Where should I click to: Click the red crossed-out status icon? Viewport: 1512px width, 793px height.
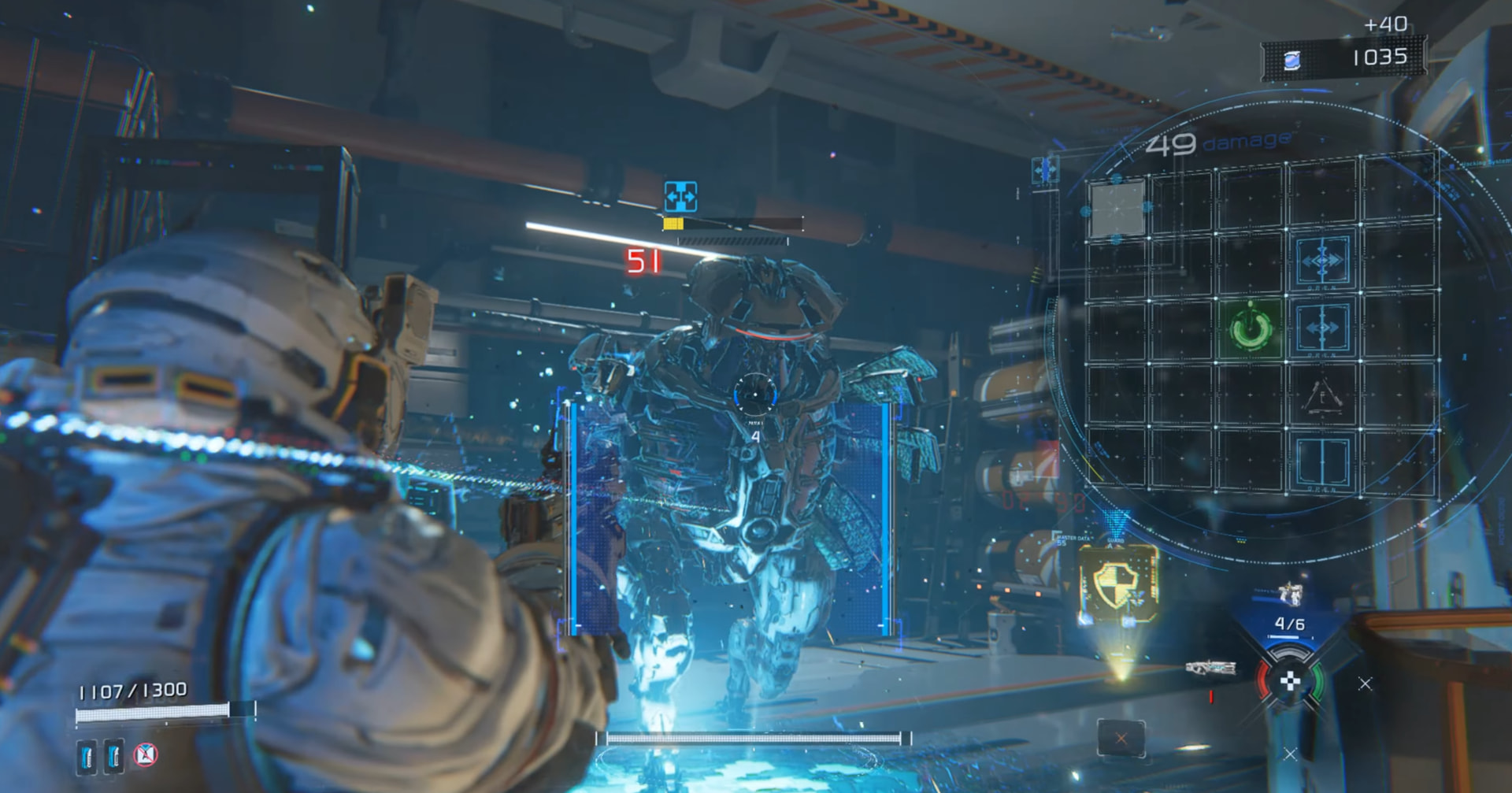click(x=145, y=754)
